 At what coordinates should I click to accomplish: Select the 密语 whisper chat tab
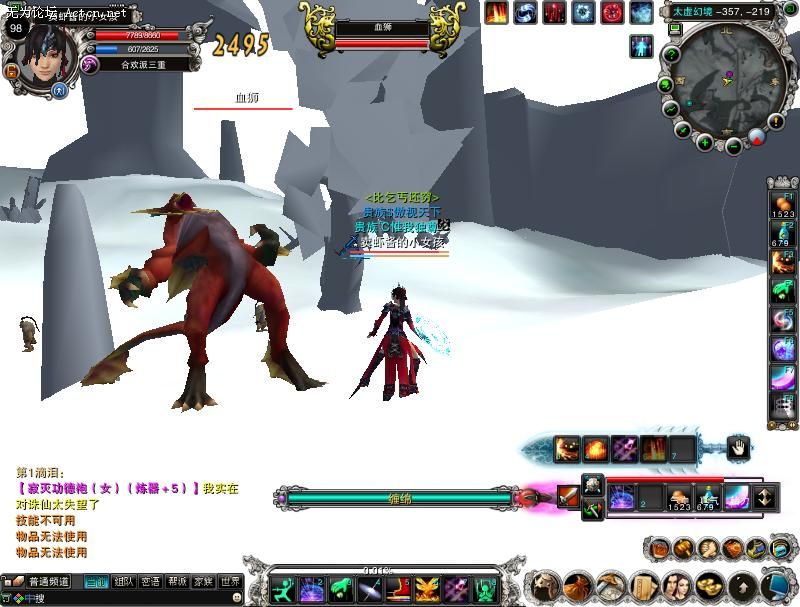[x=151, y=581]
